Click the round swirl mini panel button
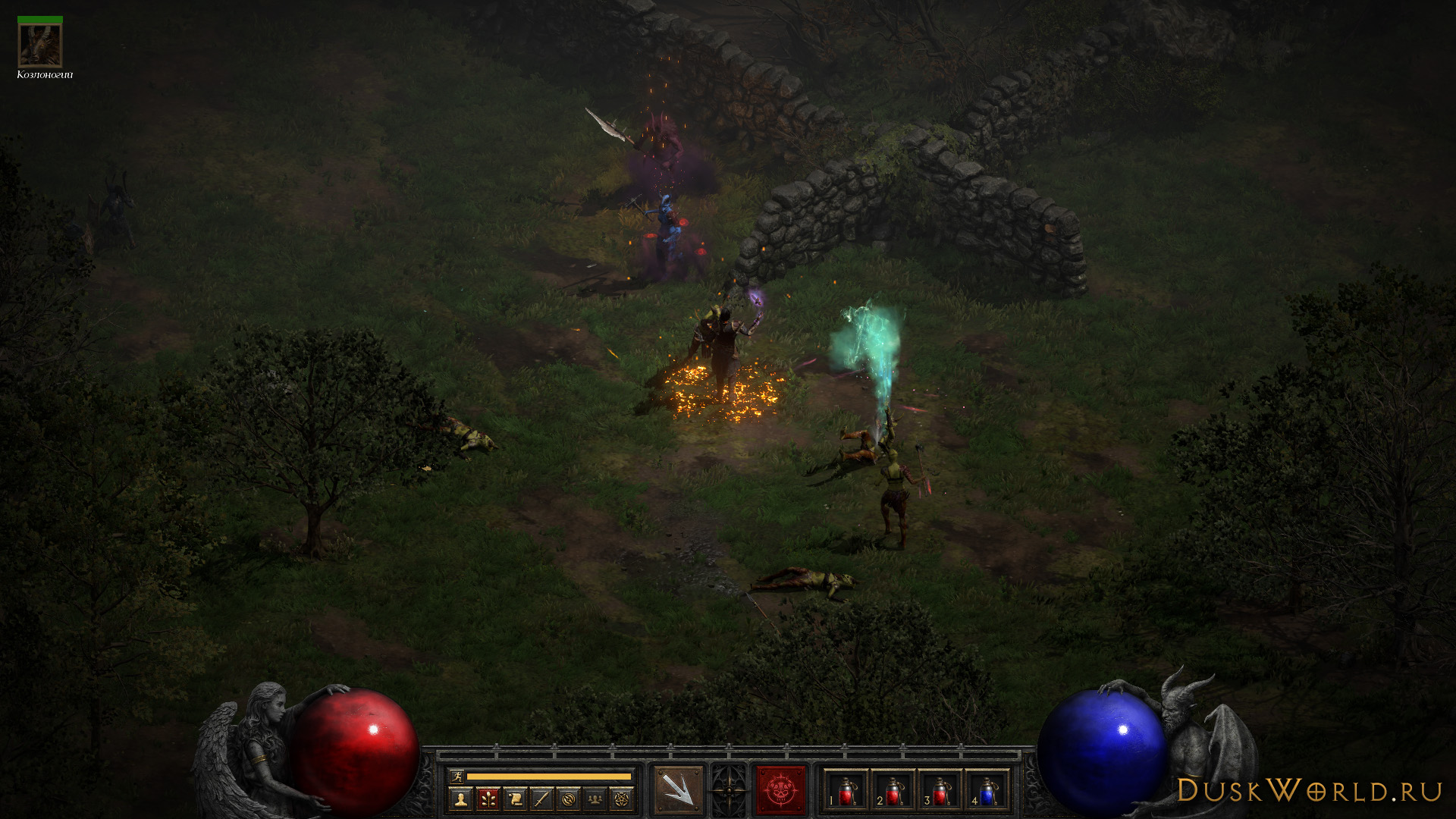The width and height of the screenshot is (1456, 819). click(x=569, y=799)
